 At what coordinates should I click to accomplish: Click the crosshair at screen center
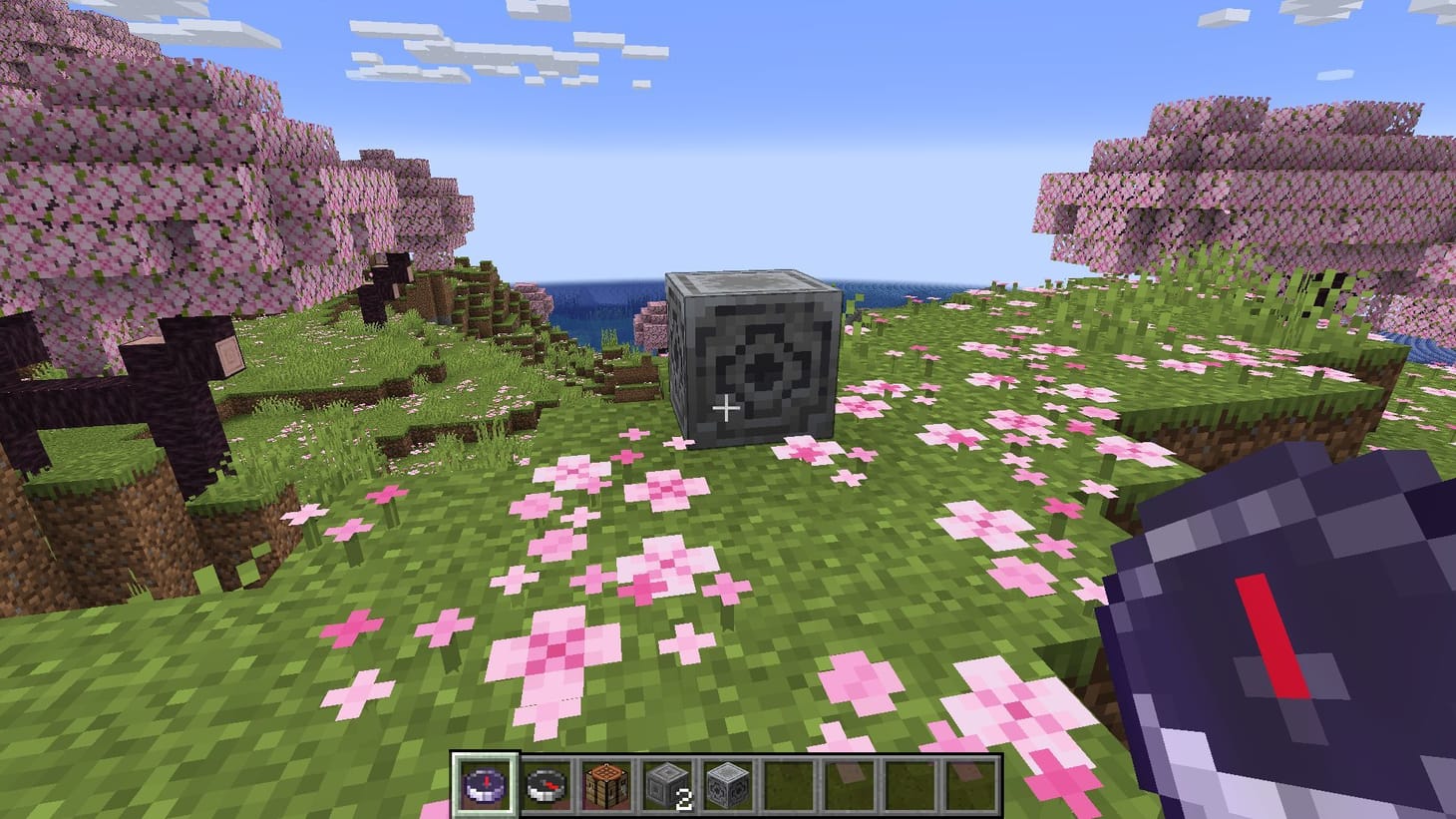(x=728, y=407)
